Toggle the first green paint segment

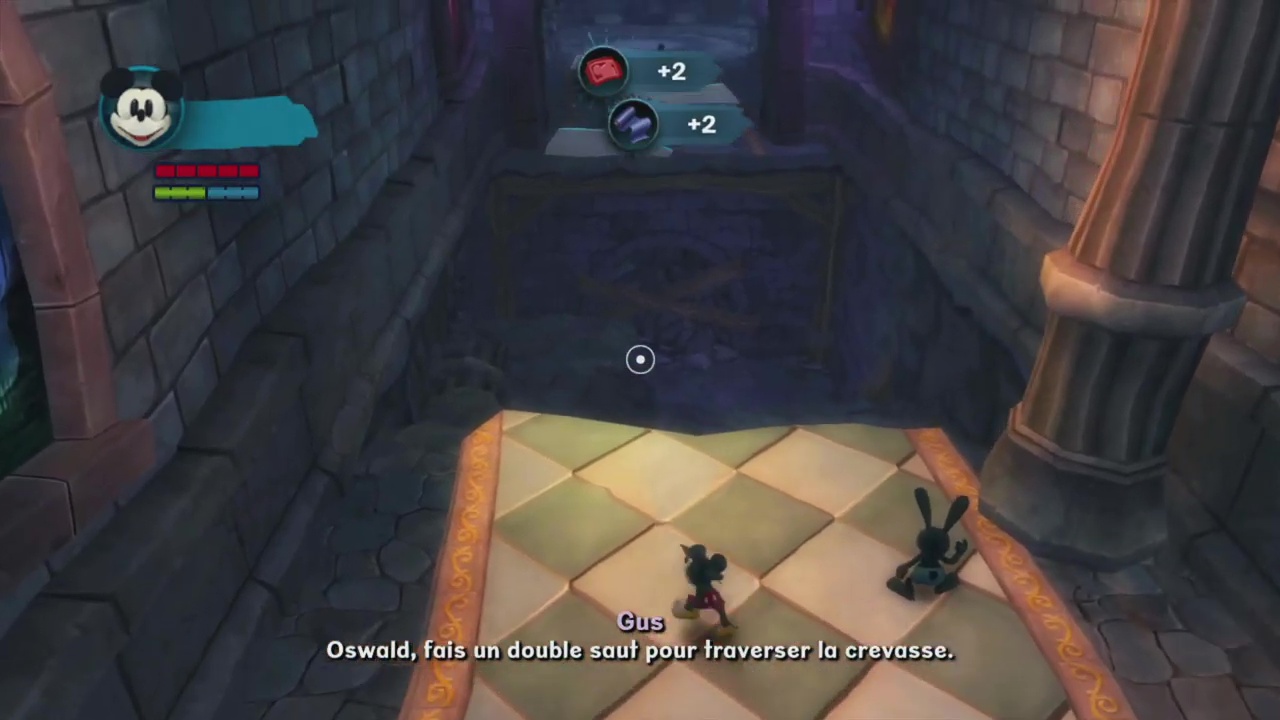coord(162,193)
